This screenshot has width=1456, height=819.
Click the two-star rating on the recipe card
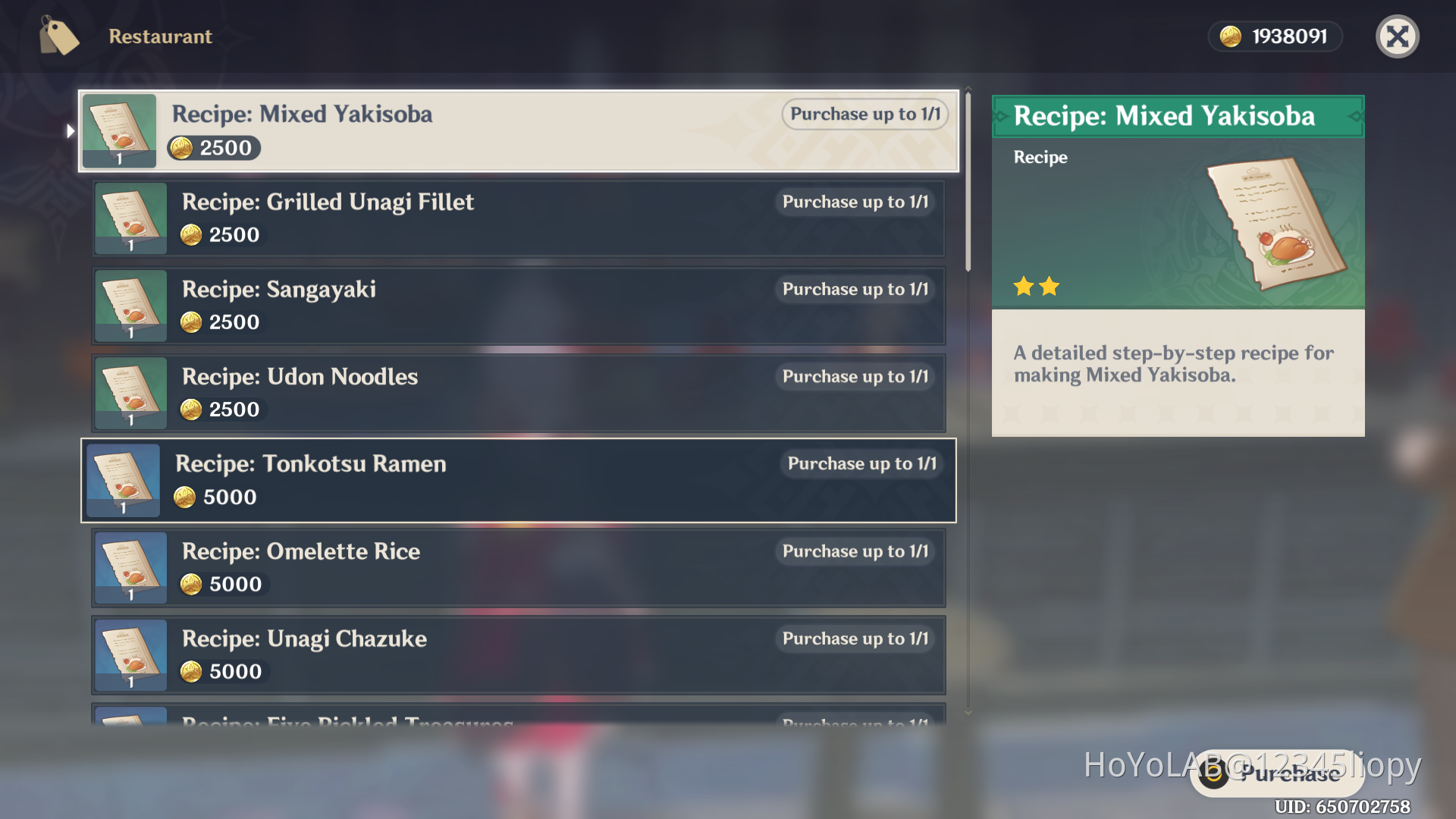tap(1037, 287)
